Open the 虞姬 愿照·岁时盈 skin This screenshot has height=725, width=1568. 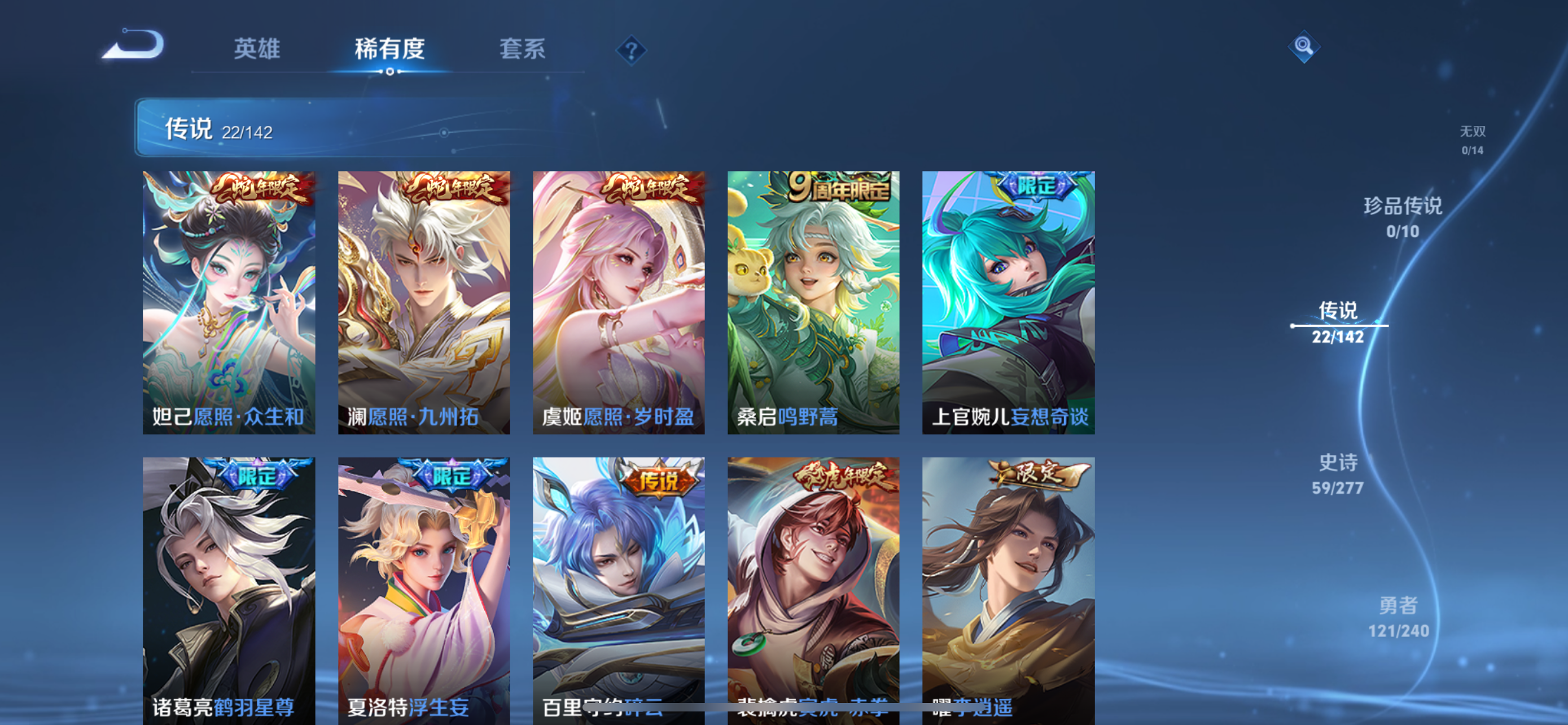(620, 304)
